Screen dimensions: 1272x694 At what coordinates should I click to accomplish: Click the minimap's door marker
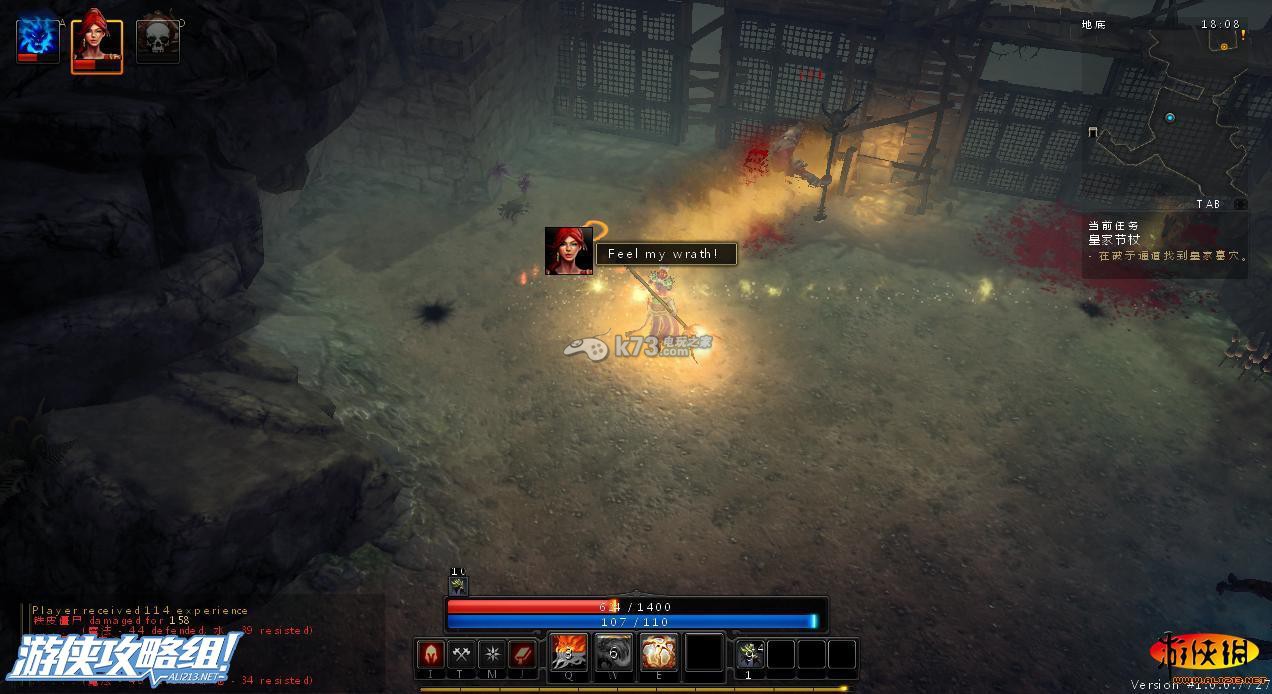(x=1094, y=132)
